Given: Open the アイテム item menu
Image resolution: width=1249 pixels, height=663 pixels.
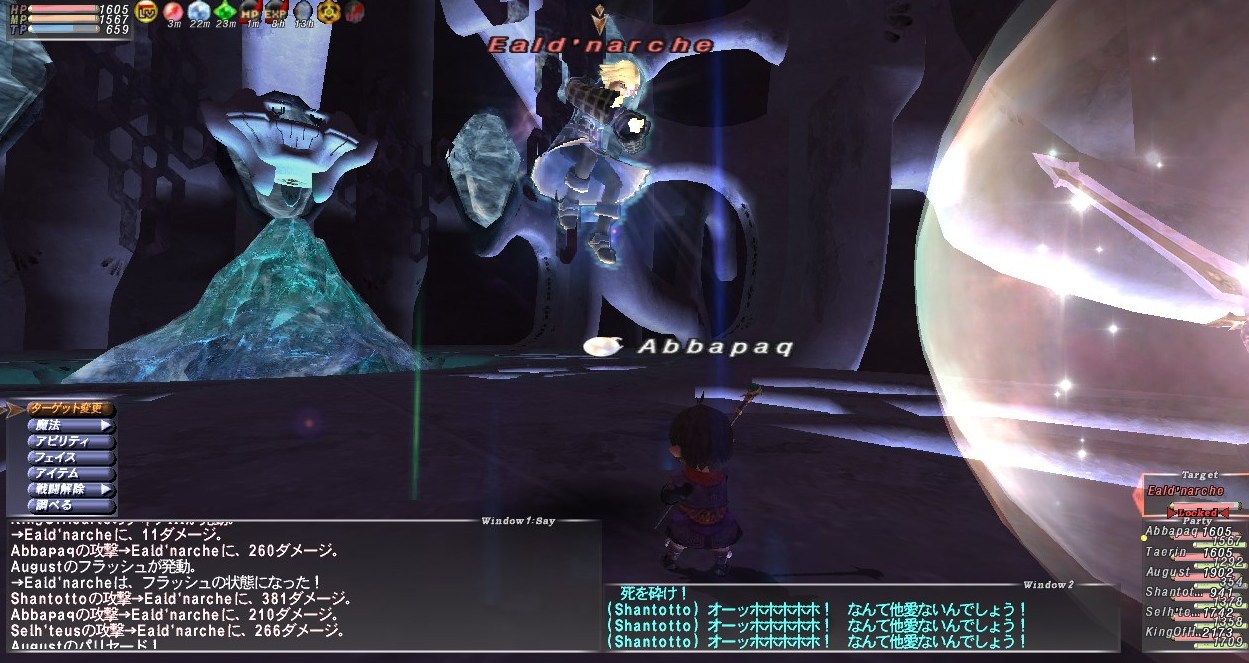Looking at the screenshot, I should 70,473.
